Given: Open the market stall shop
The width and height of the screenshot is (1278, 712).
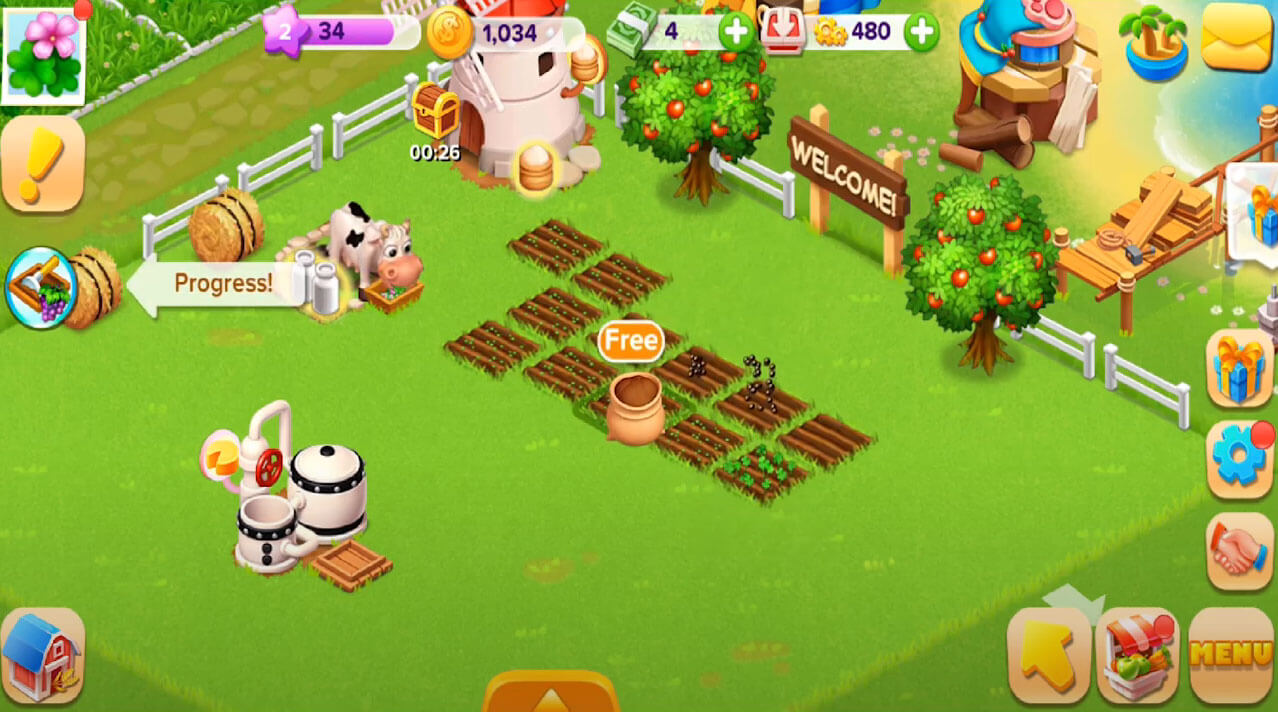Looking at the screenshot, I should (x=1138, y=654).
